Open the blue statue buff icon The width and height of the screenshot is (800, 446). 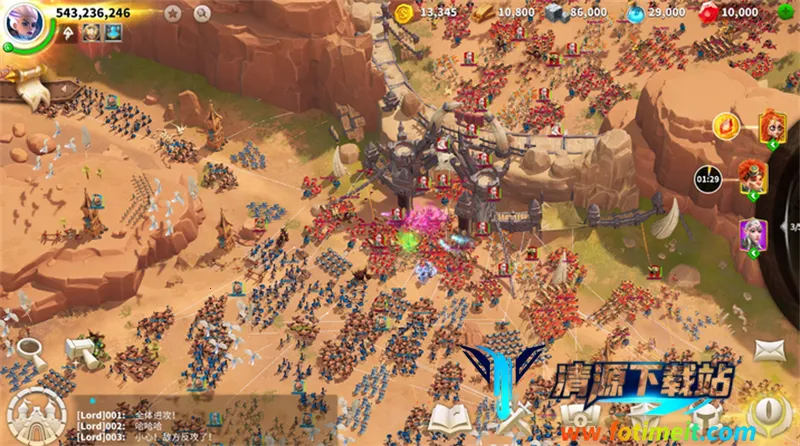pos(113,33)
